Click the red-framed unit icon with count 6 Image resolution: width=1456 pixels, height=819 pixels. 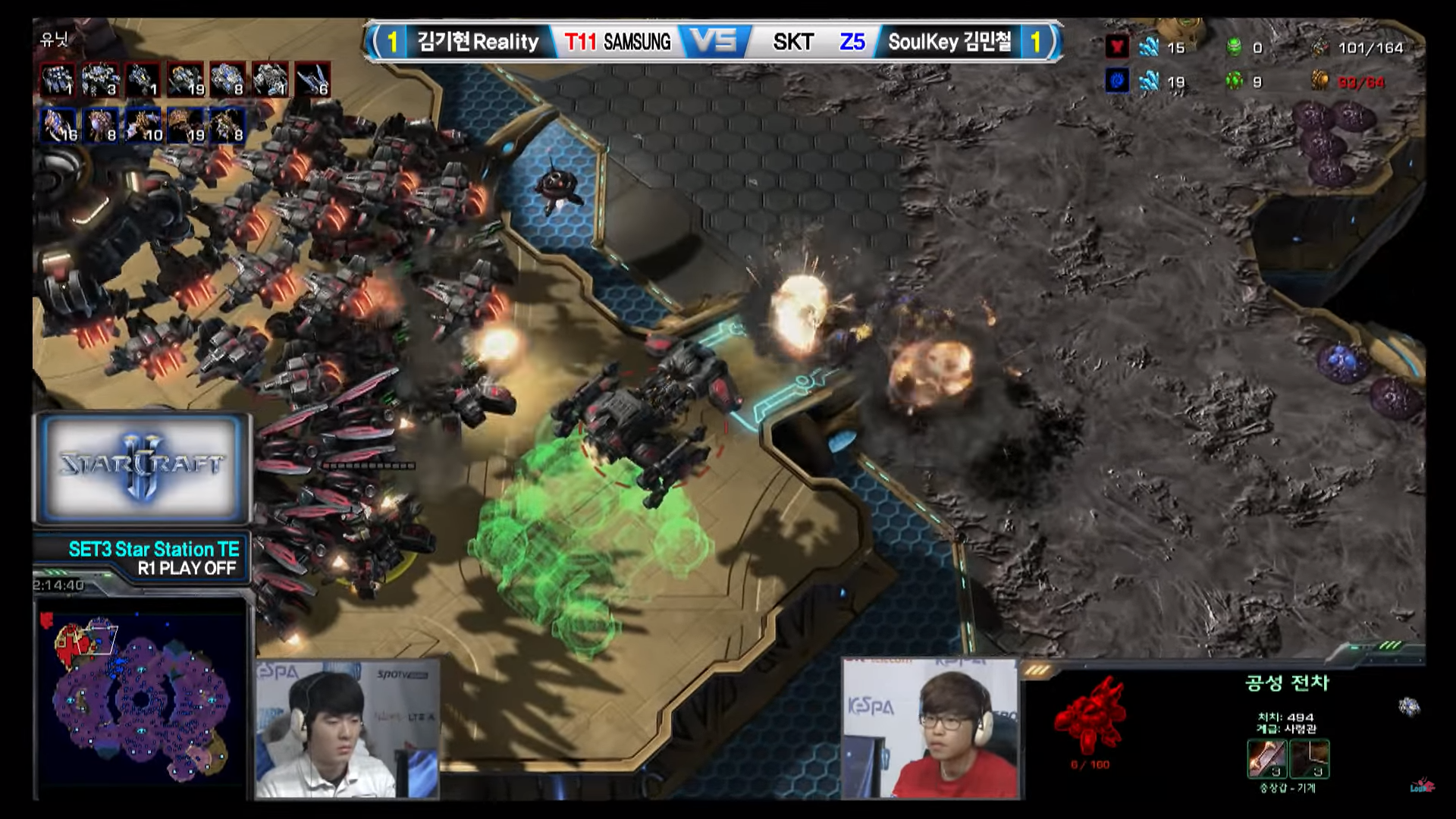tap(312, 79)
